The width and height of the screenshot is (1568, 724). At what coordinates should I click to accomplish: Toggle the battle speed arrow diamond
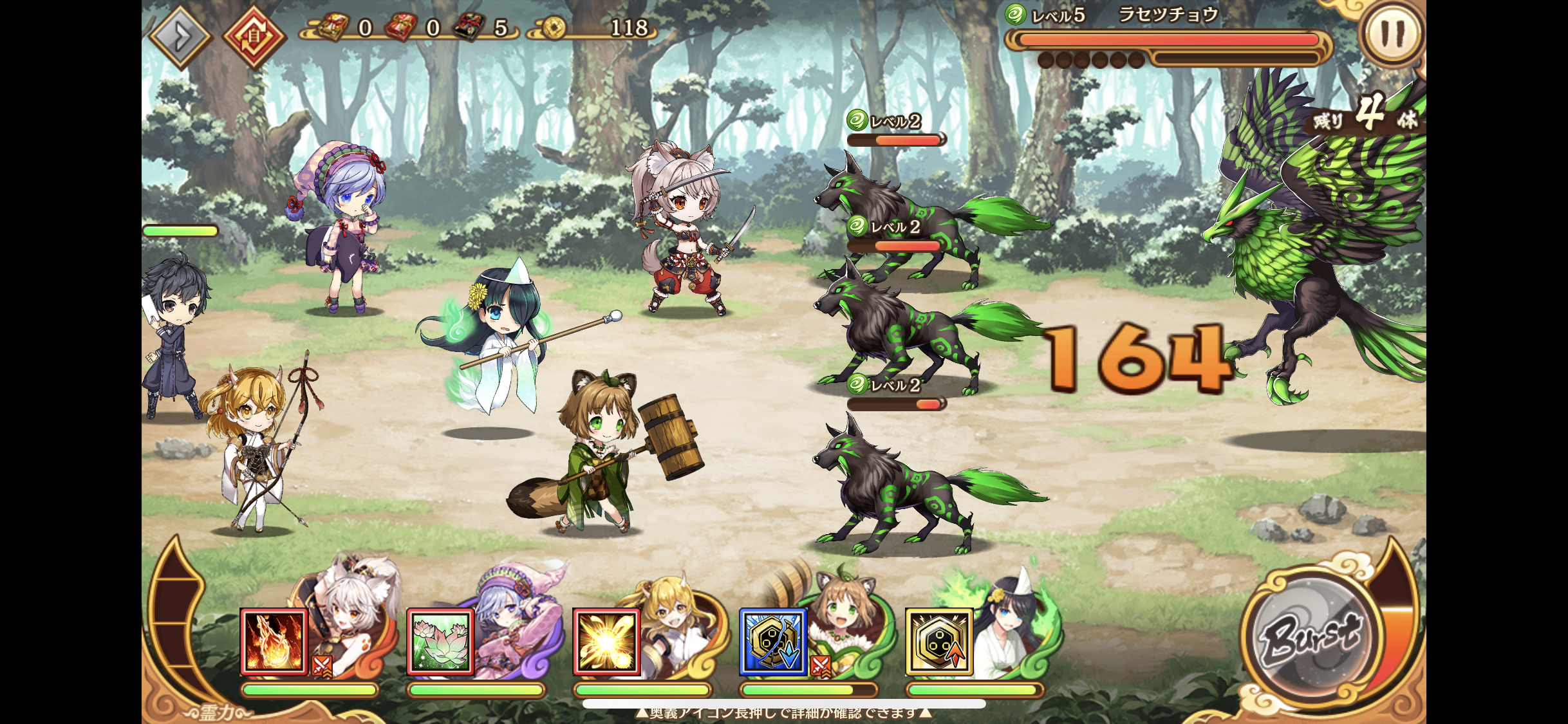(x=181, y=37)
